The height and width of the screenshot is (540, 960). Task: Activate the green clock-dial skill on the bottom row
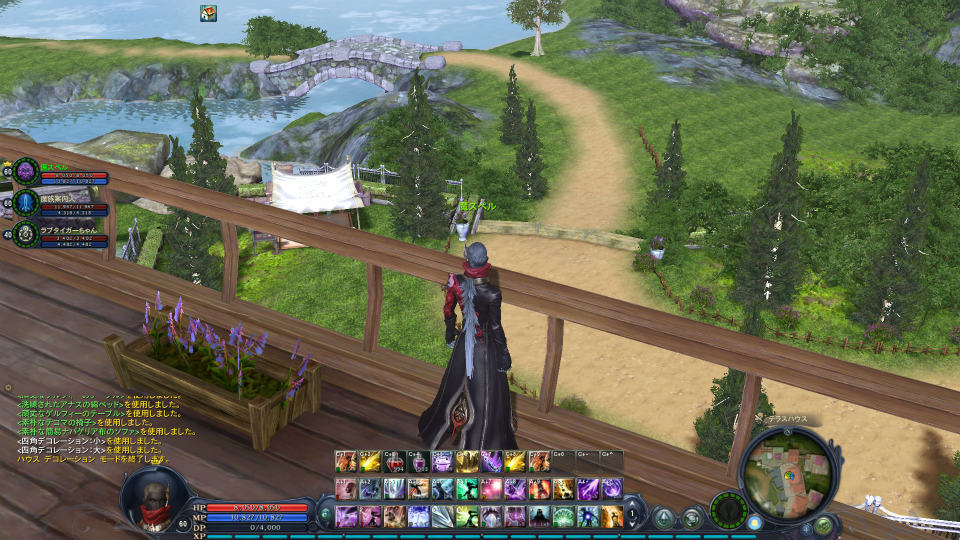(x=563, y=516)
